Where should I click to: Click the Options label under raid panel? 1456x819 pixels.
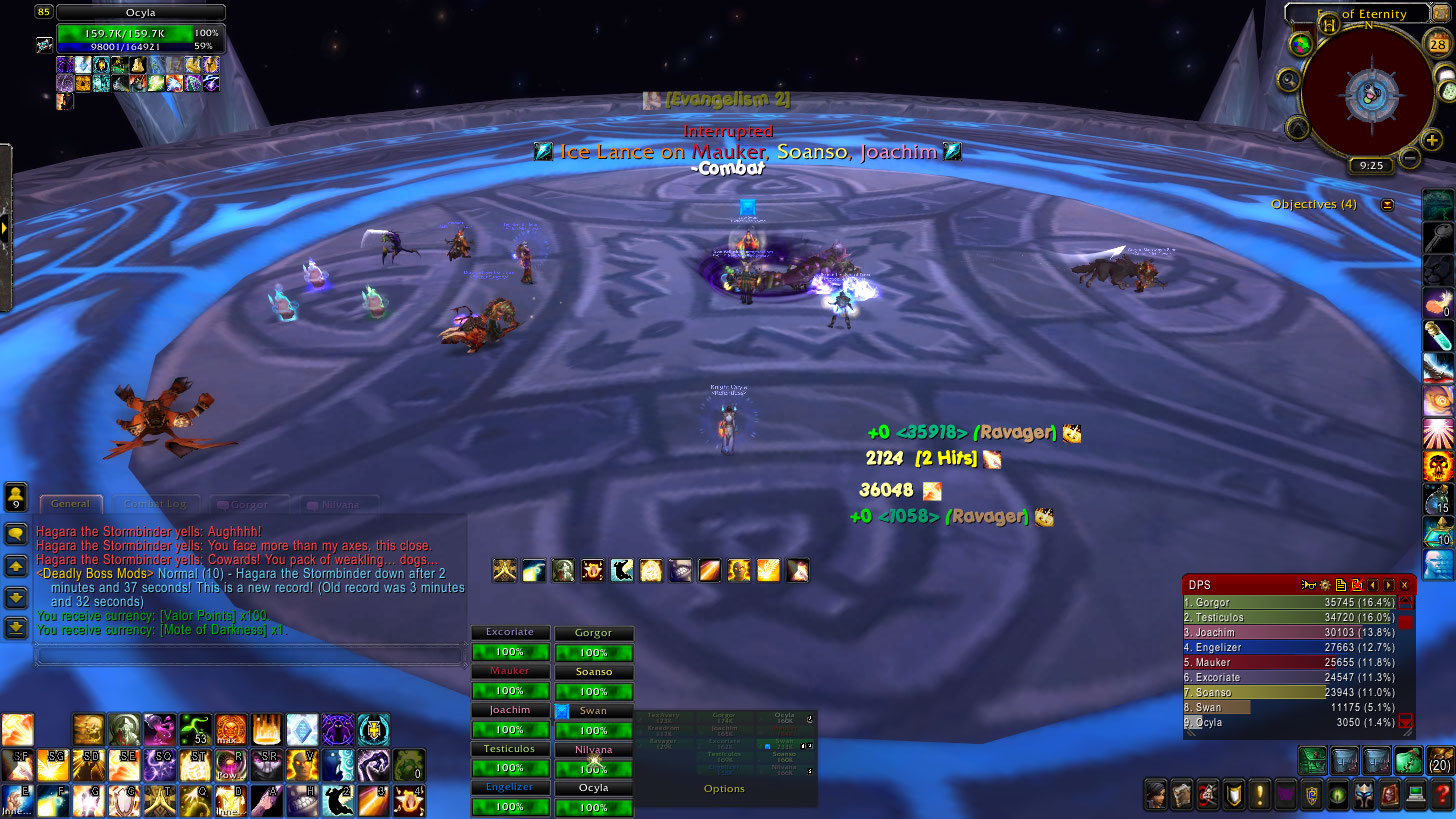point(724,789)
